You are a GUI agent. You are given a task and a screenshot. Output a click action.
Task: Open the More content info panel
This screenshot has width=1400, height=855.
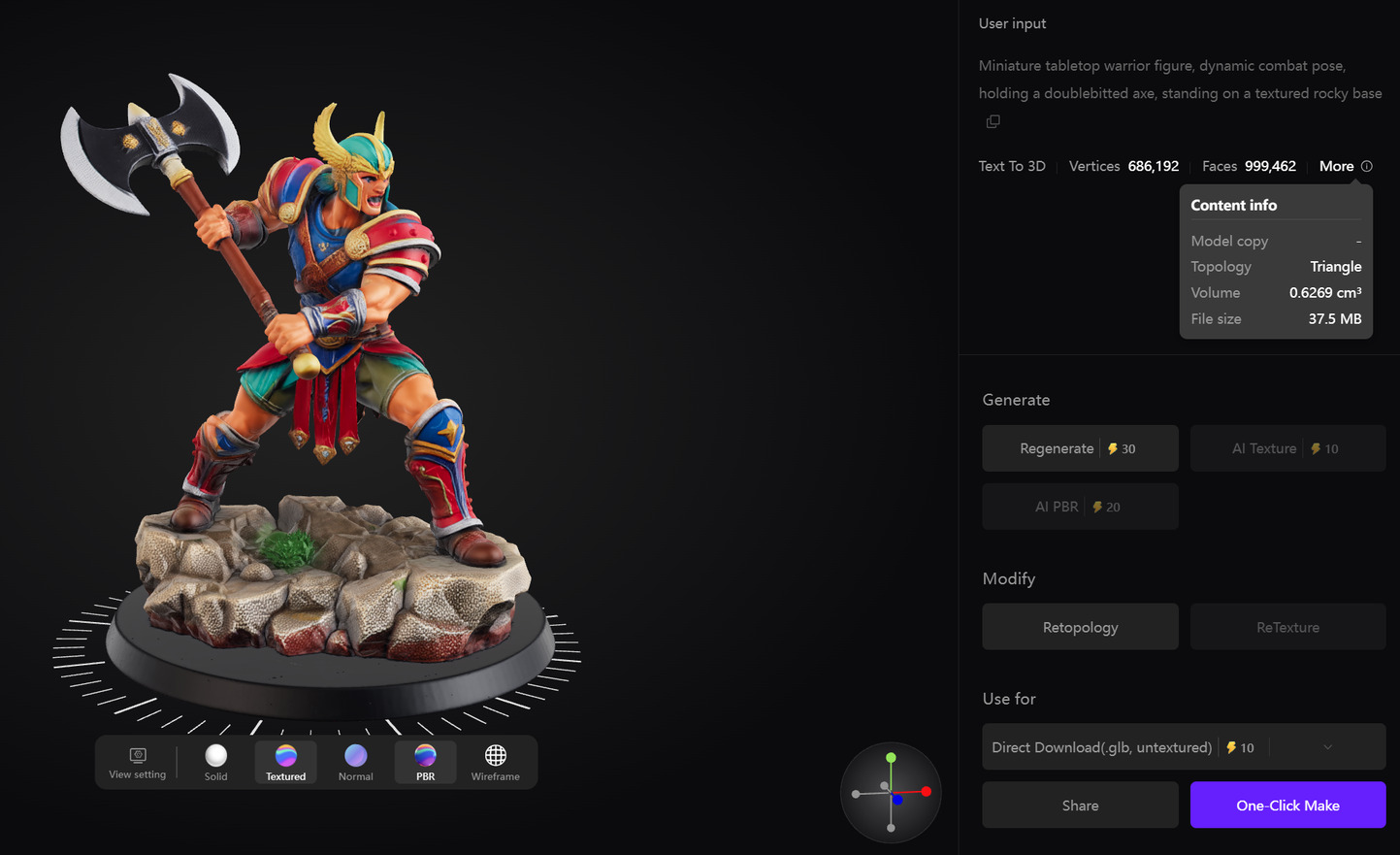click(x=1337, y=166)
